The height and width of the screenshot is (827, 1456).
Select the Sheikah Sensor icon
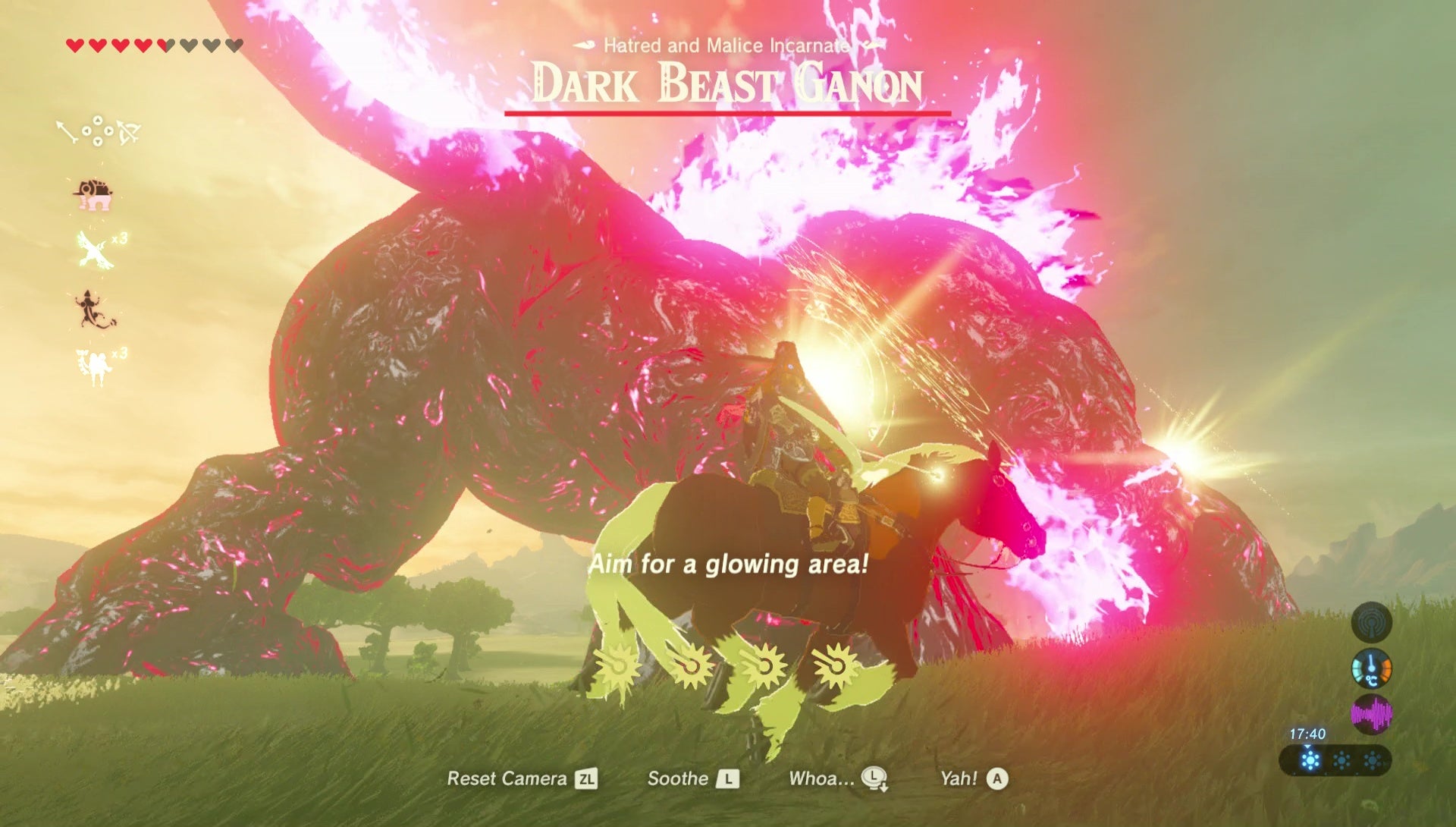(x=1372, y=621)
